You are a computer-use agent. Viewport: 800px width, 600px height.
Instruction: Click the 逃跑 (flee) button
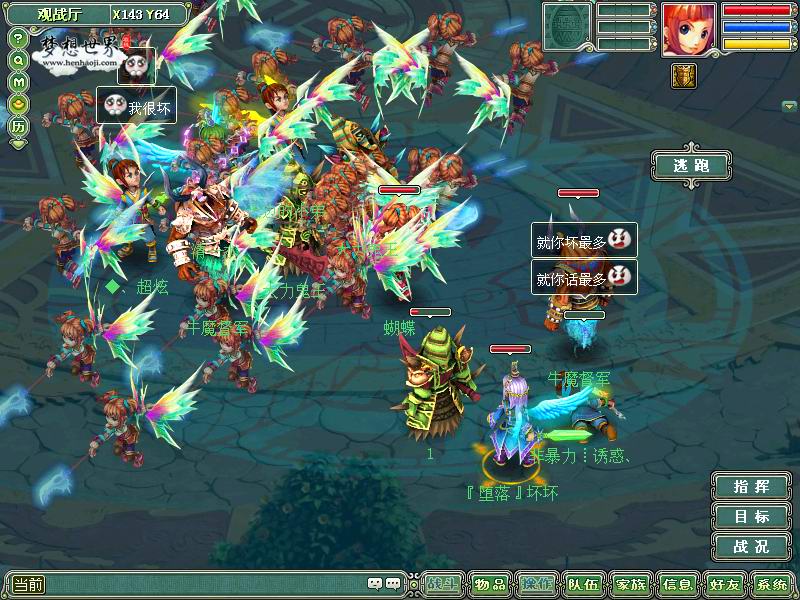[x=691, y=165]
